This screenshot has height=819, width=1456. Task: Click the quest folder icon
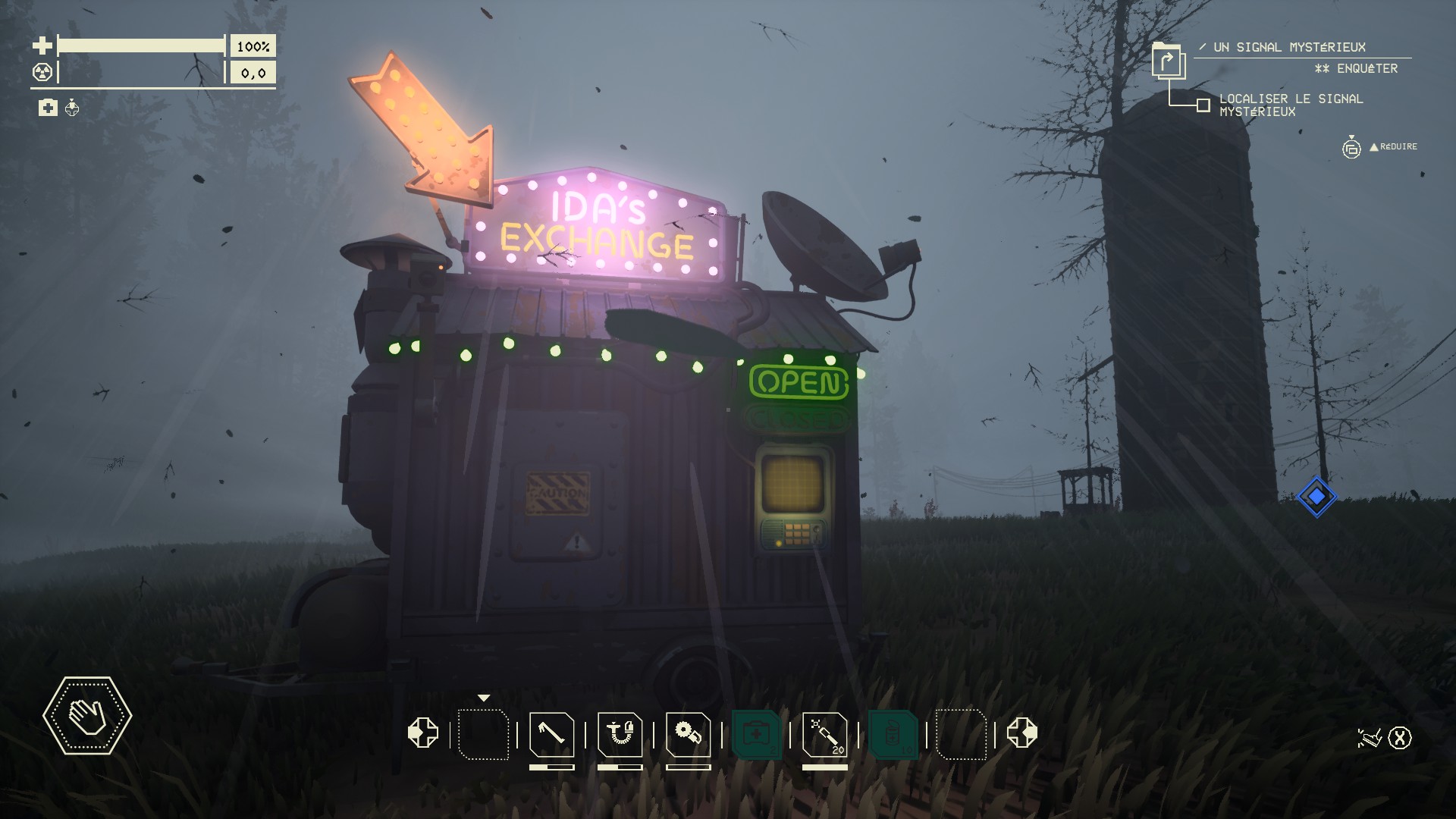tap(1167, 61)
